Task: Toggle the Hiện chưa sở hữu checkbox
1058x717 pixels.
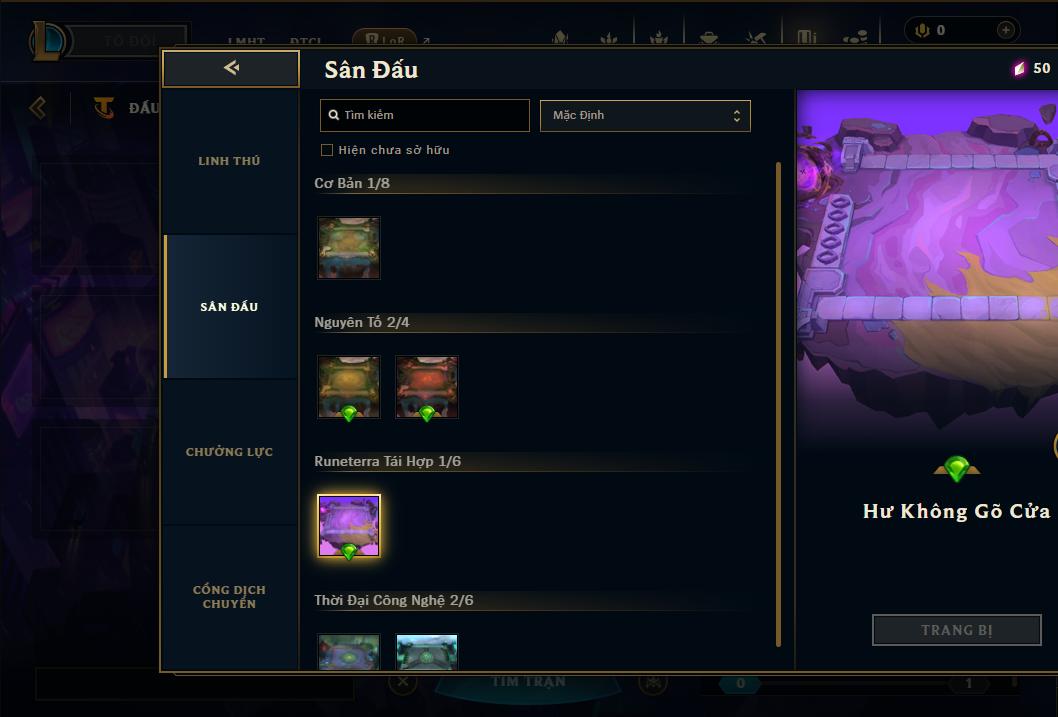Action: point(327,150)
